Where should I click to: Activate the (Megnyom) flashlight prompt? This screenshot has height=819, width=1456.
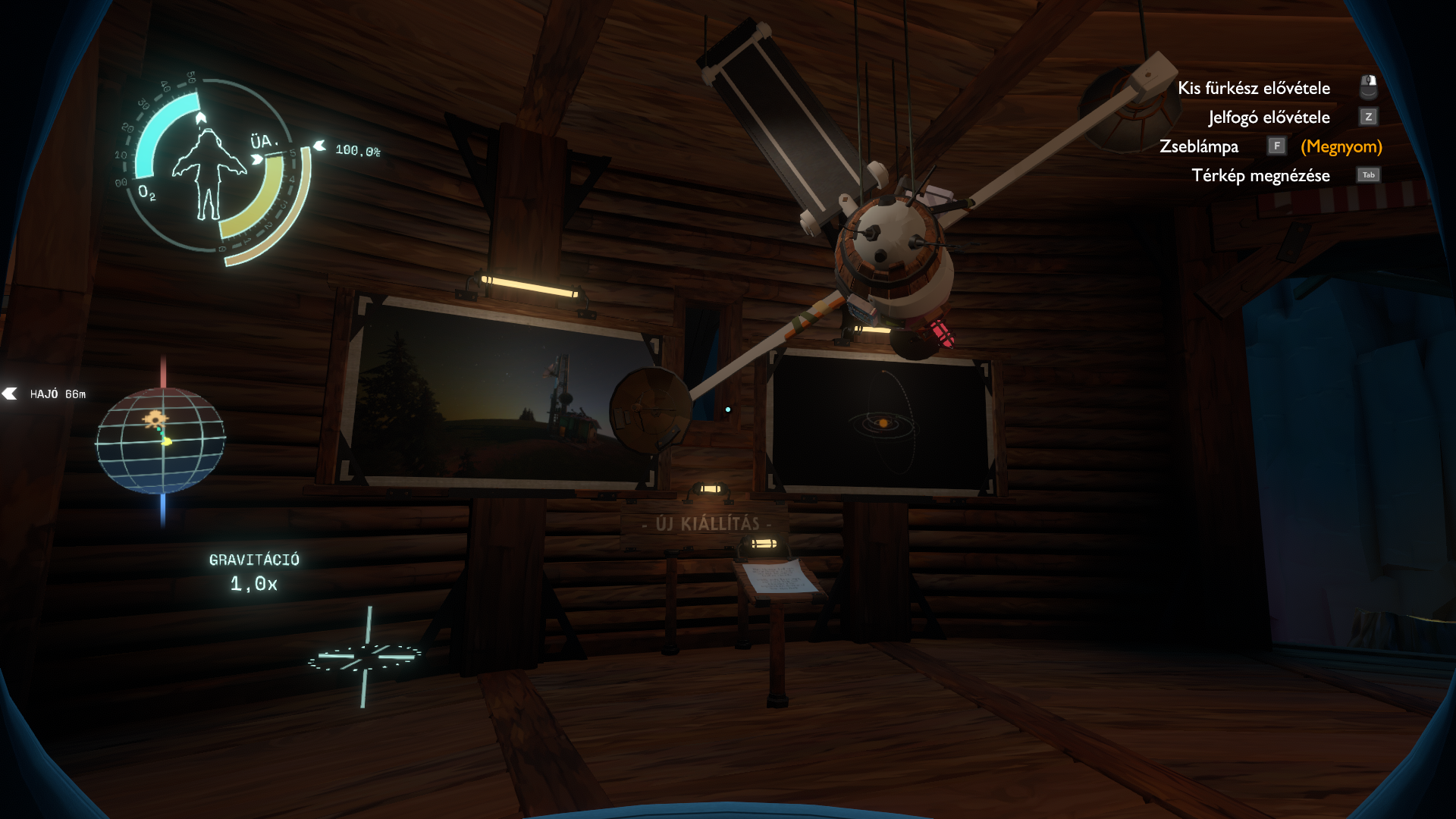pos(1341,146)
